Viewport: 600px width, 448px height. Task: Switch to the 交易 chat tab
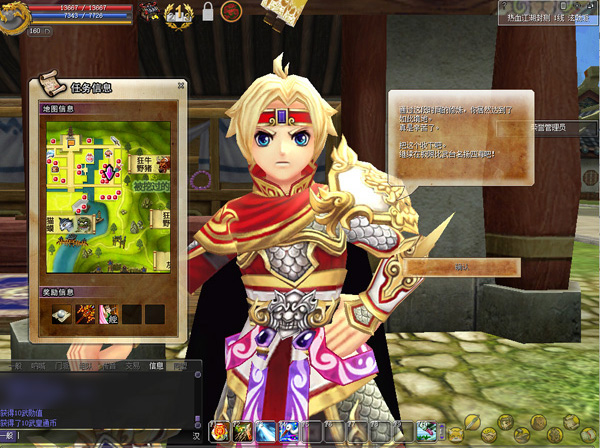tap(131, 366)
